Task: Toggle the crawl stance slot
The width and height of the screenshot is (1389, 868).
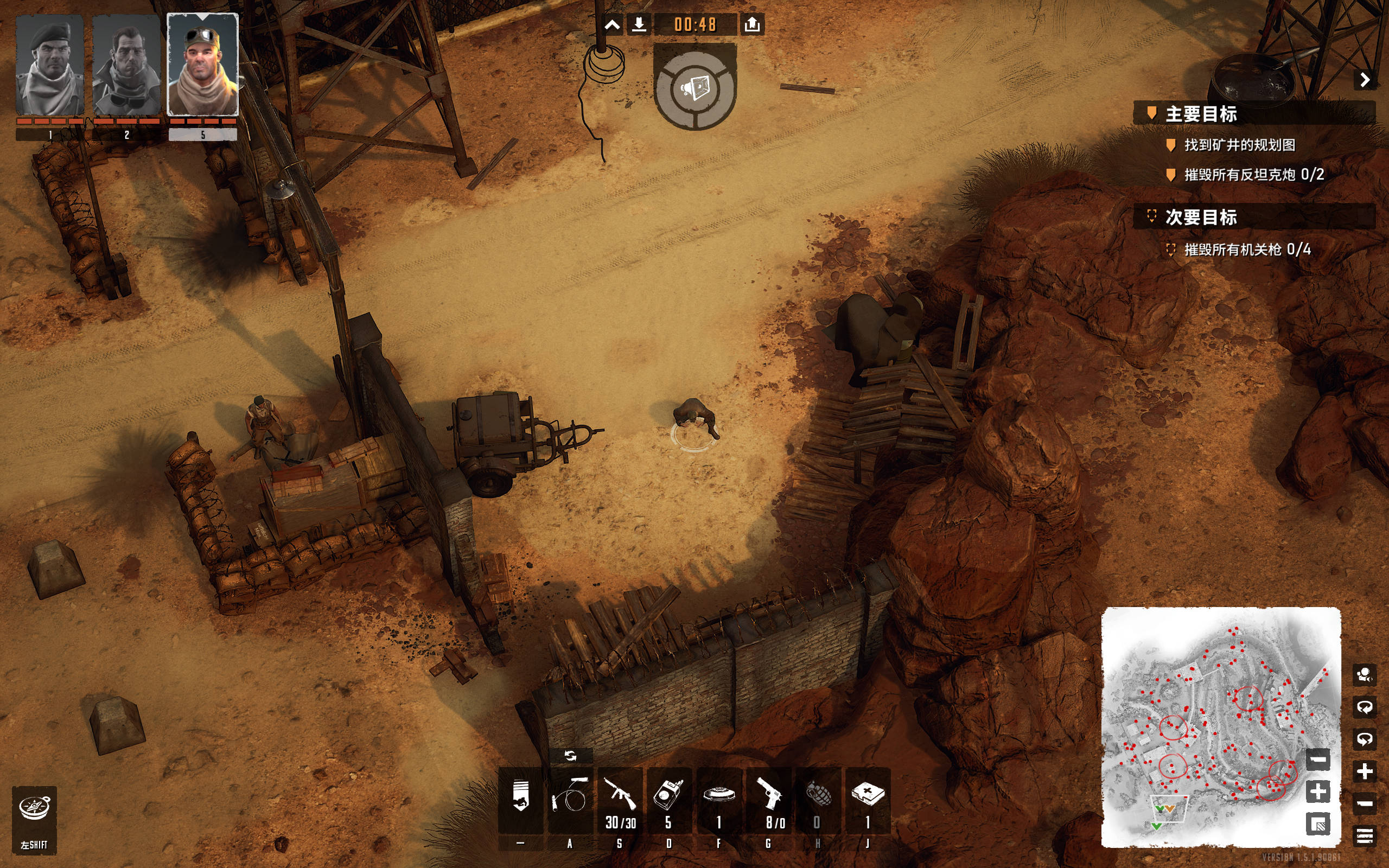Action: 520,800
